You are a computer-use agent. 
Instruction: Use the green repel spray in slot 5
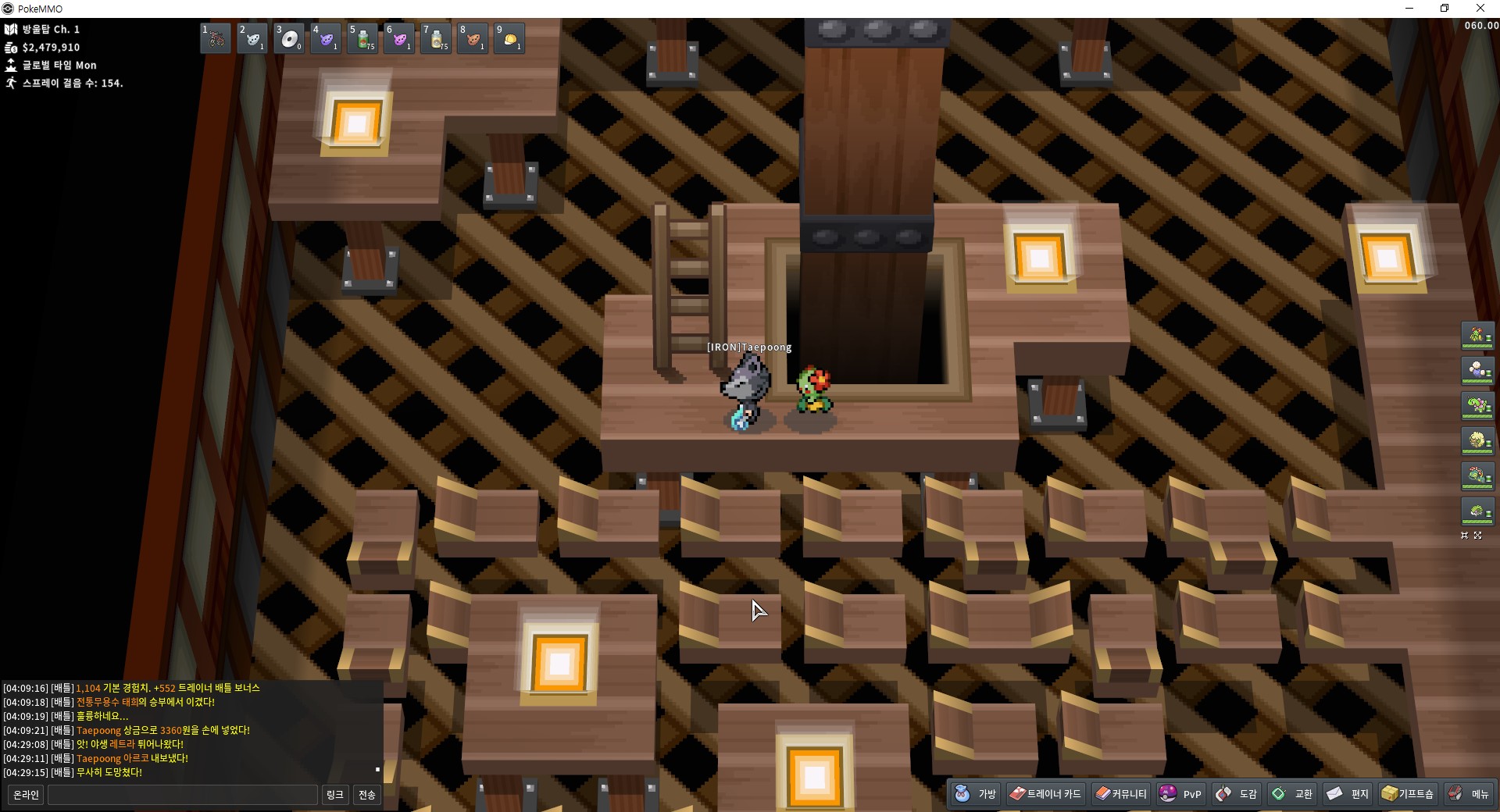coord(362,38)
